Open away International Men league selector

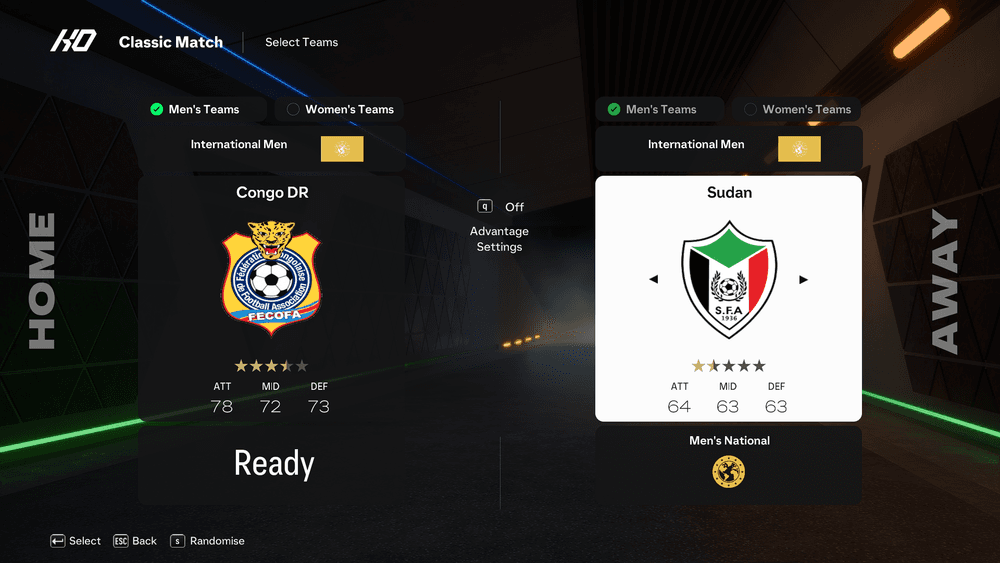[728, 146]
